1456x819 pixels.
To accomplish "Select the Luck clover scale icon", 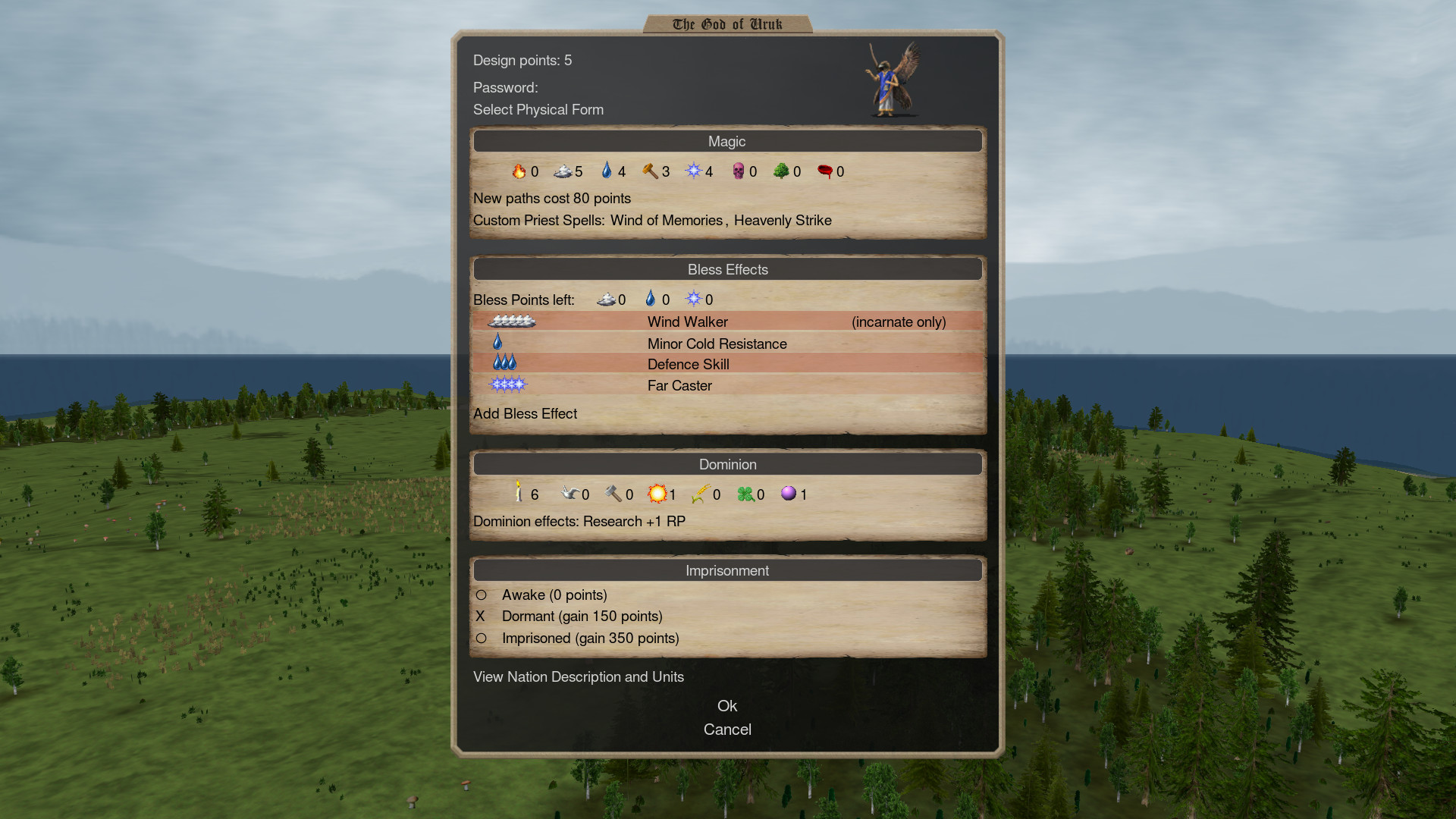I will click(747, 494).
